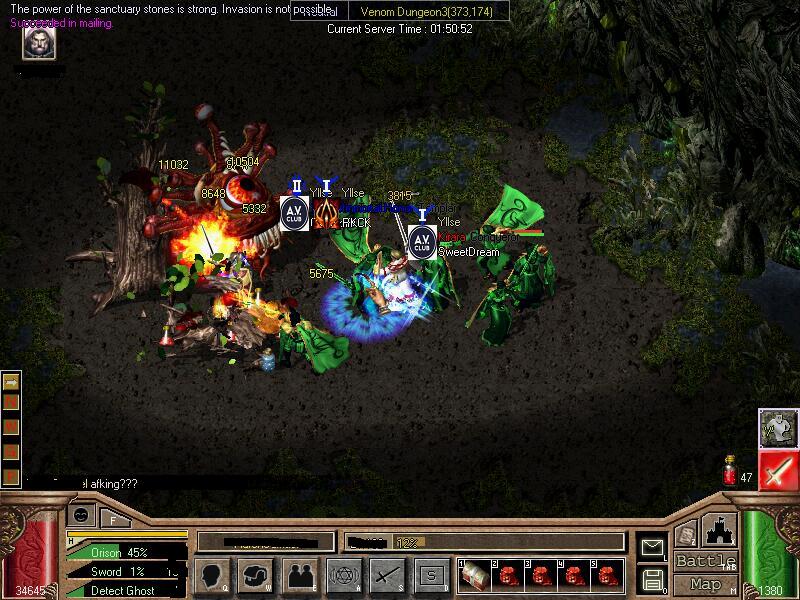This screenshot has height=600, width=800.
Task: Open the mail envelope icon
Action: coord(653,547)
